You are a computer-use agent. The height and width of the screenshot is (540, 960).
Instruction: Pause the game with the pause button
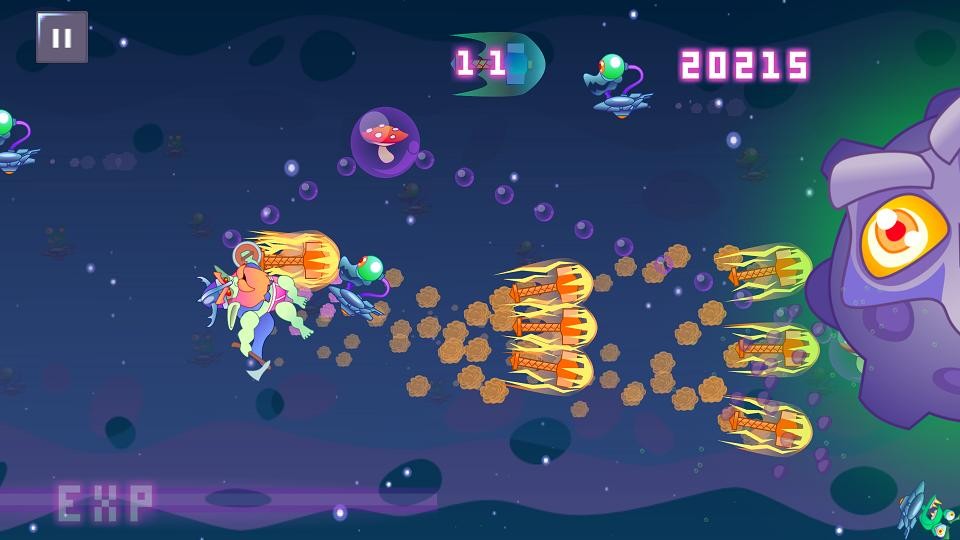[x=62, y=38]
